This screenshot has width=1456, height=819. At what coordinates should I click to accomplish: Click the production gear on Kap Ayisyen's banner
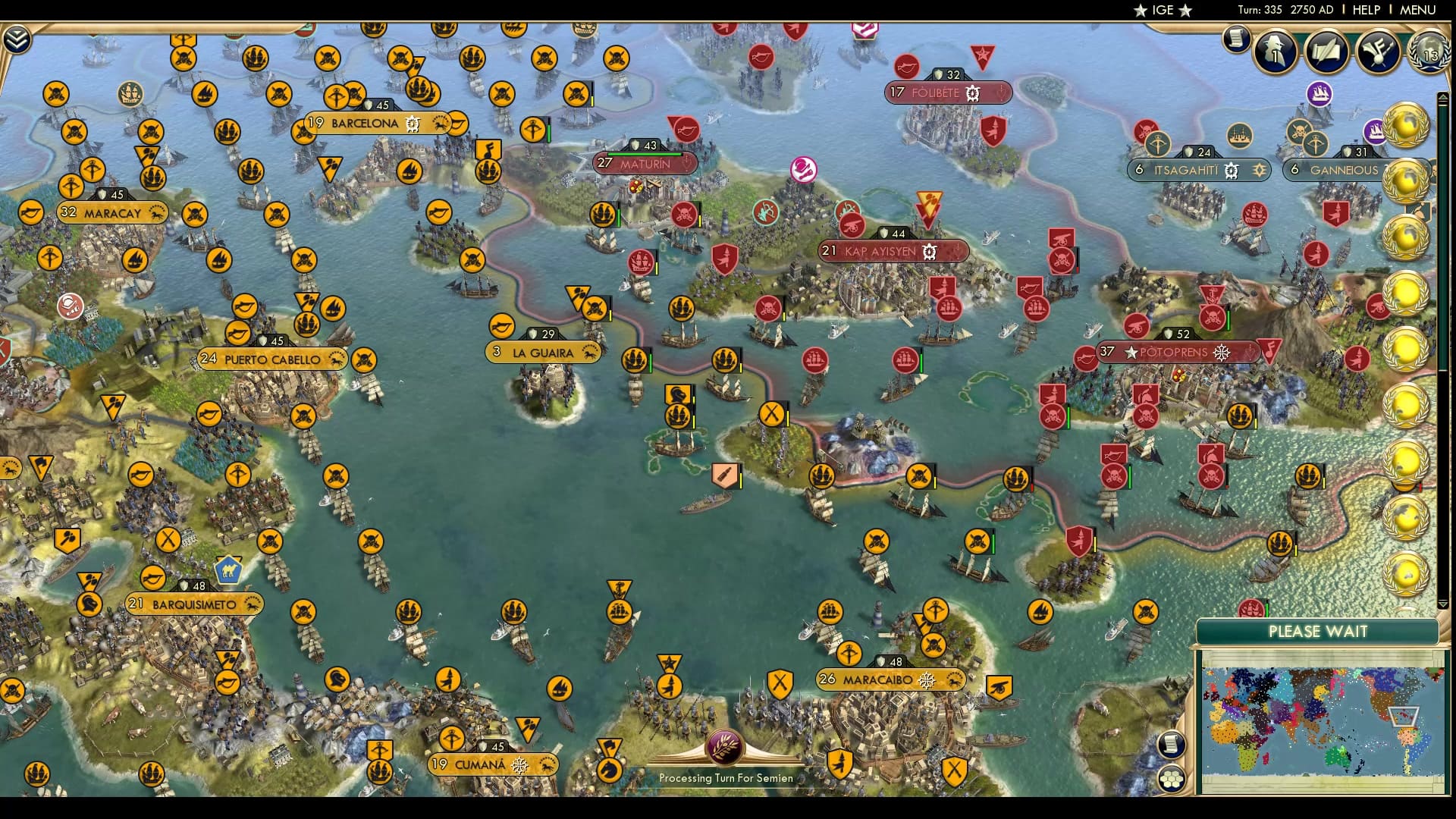point(928,251)
